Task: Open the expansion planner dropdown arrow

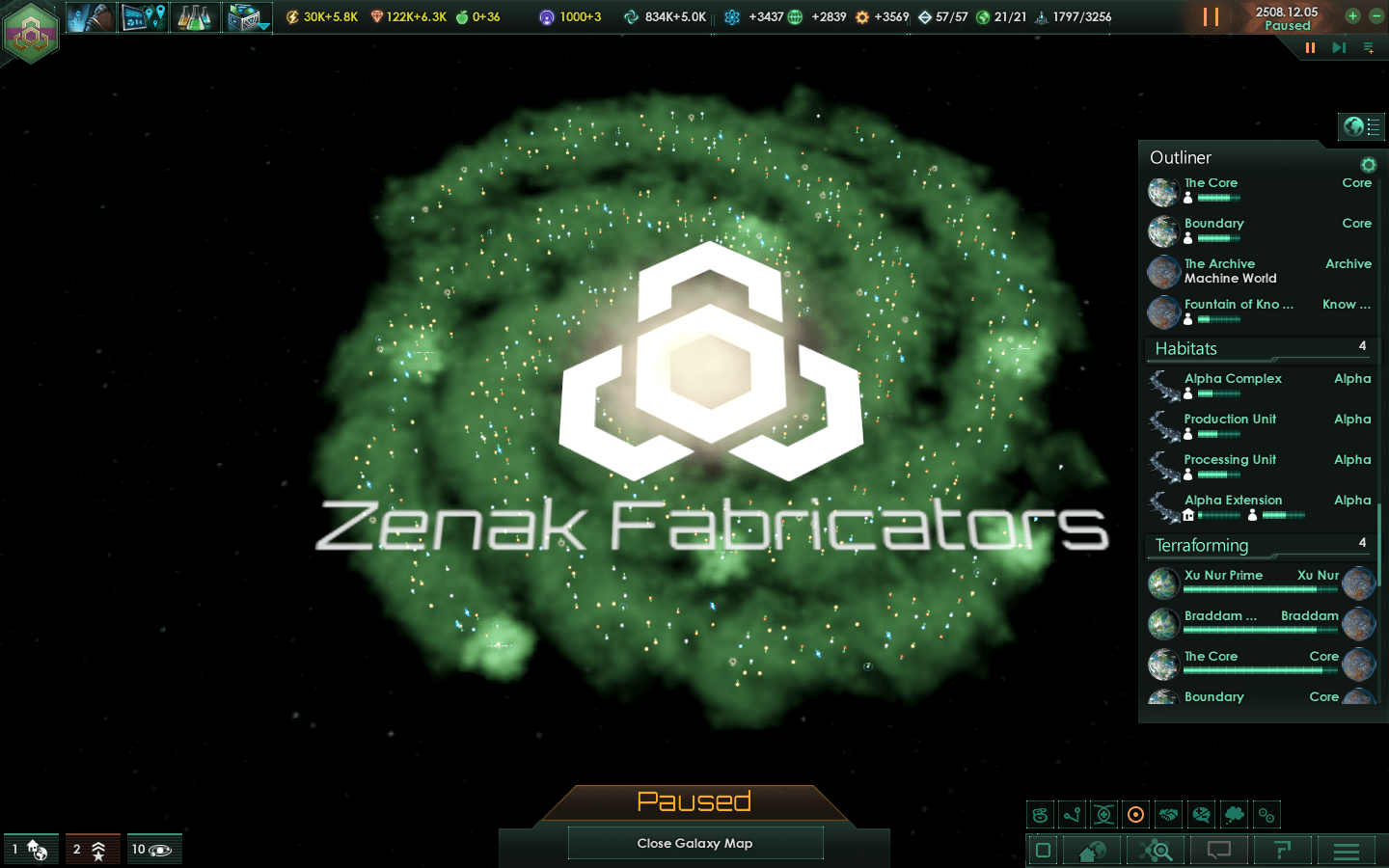Action: click(263, 26)
